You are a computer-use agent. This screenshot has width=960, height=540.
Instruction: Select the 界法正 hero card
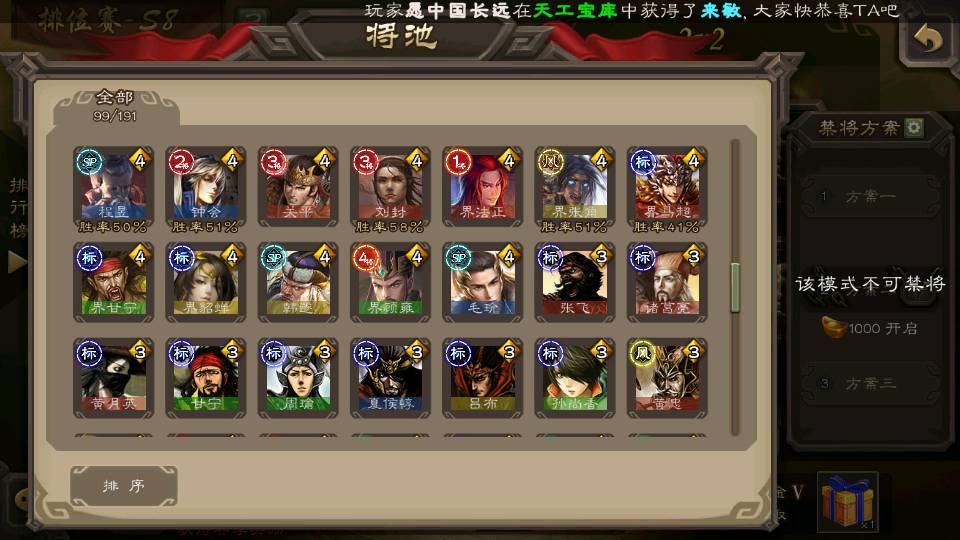[x=482, y=186]
